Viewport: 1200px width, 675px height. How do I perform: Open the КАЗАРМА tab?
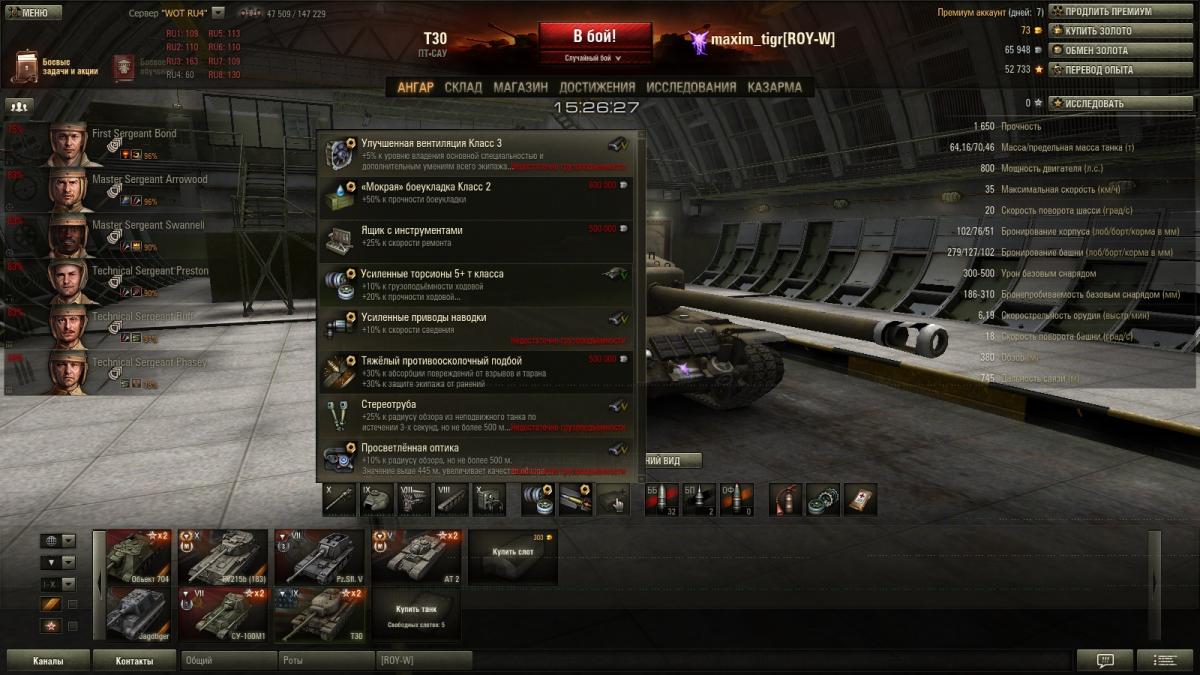[x=774, y=87]
